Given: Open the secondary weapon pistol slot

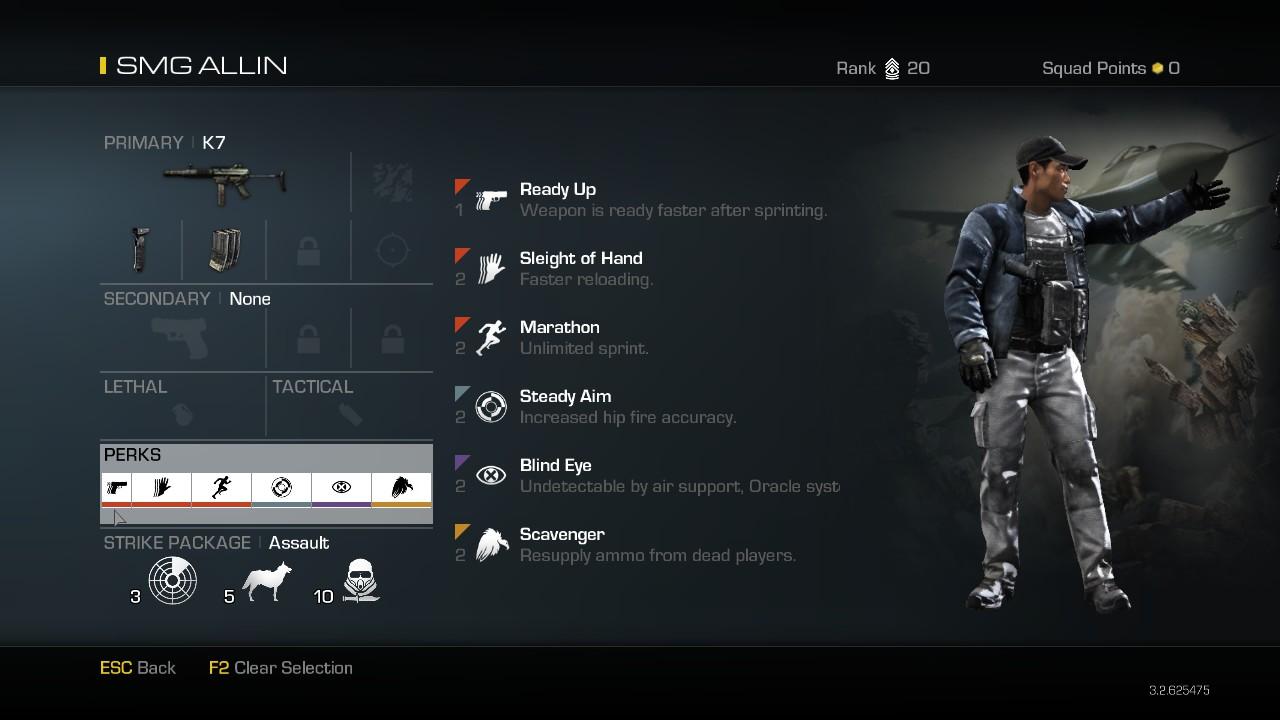Looking at the screenshot, I should tap(181, 338).
